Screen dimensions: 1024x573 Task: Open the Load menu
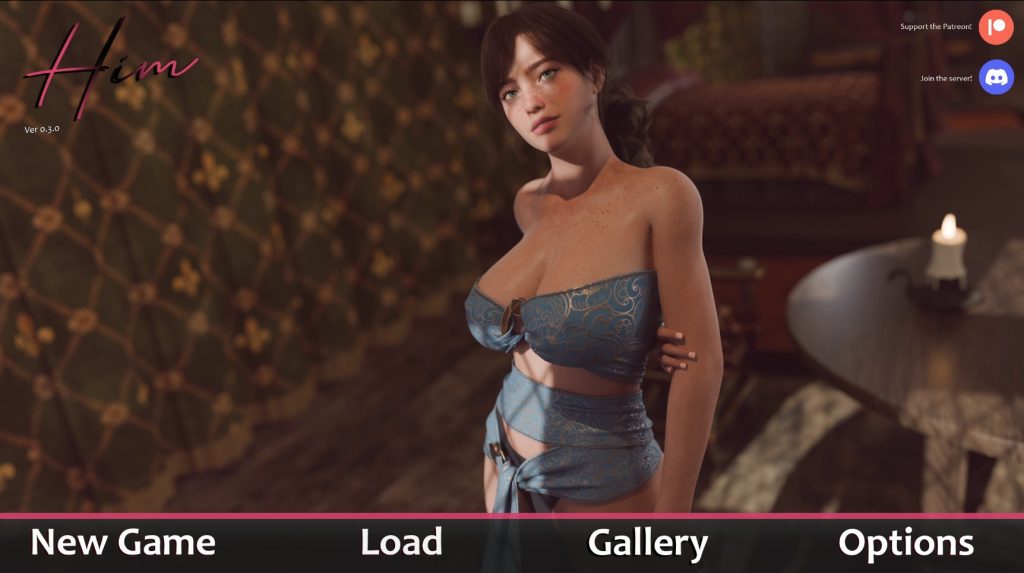pos(401,543)
